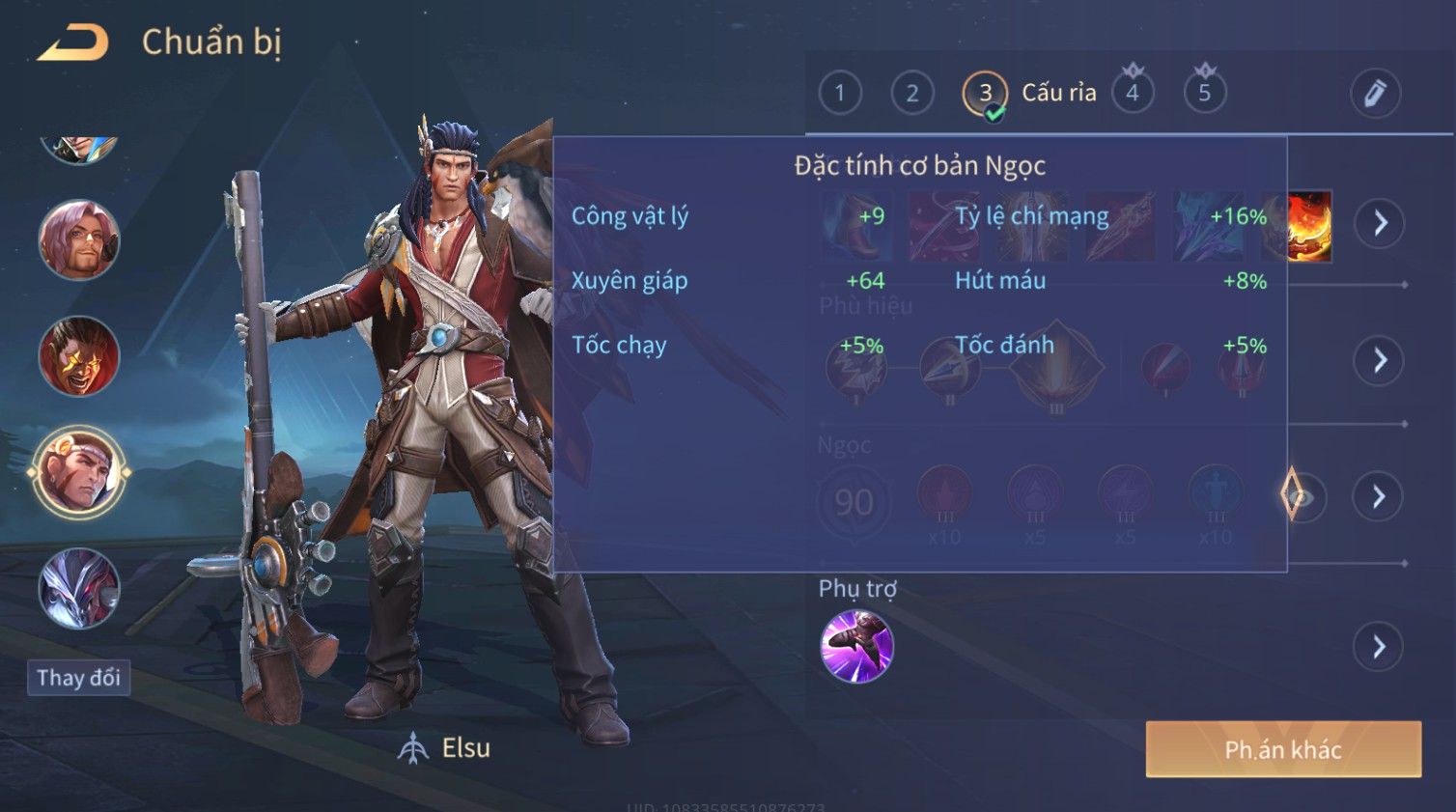
Task: Expand the Phù hiệu section arrow
Action: click(1379, 361)
